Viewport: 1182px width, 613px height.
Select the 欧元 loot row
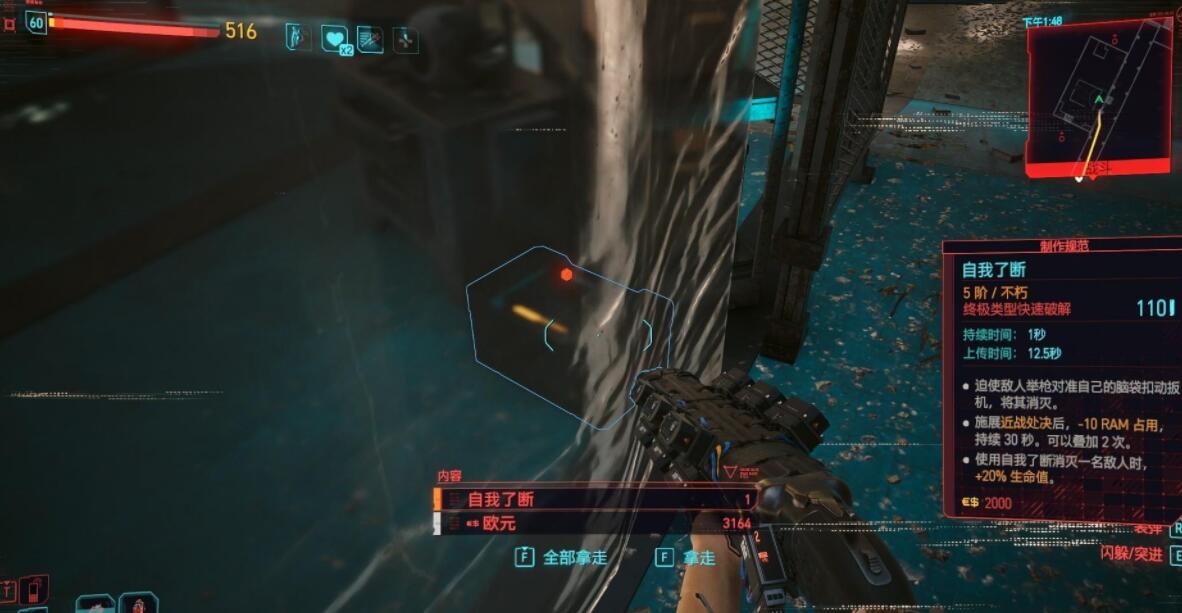[595, 523]
